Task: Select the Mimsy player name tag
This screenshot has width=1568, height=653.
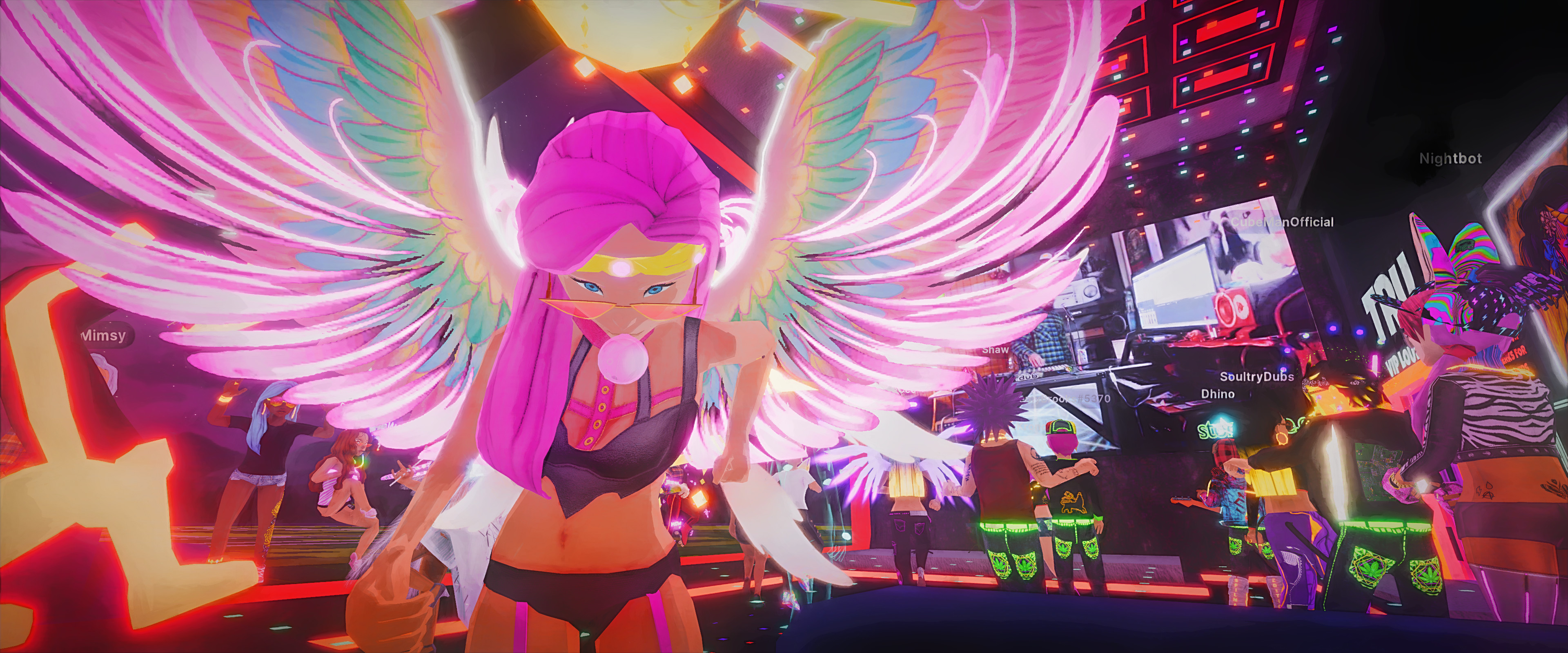Action: coord(104,335)
